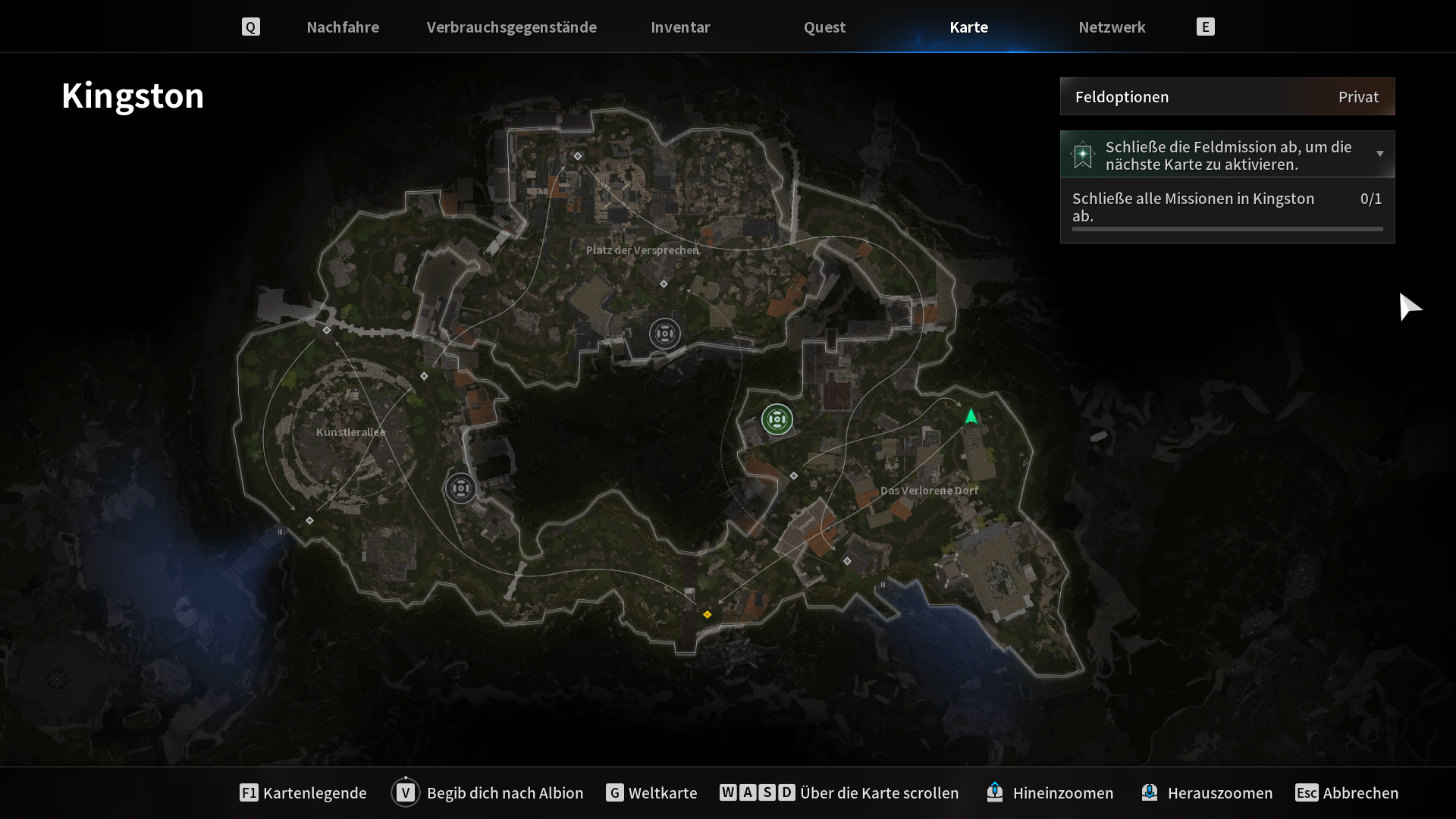The width and height of the screenshot is (1456, 819).
Task: Select mission marker near Künstlerallee
Action: pos(461,488)
